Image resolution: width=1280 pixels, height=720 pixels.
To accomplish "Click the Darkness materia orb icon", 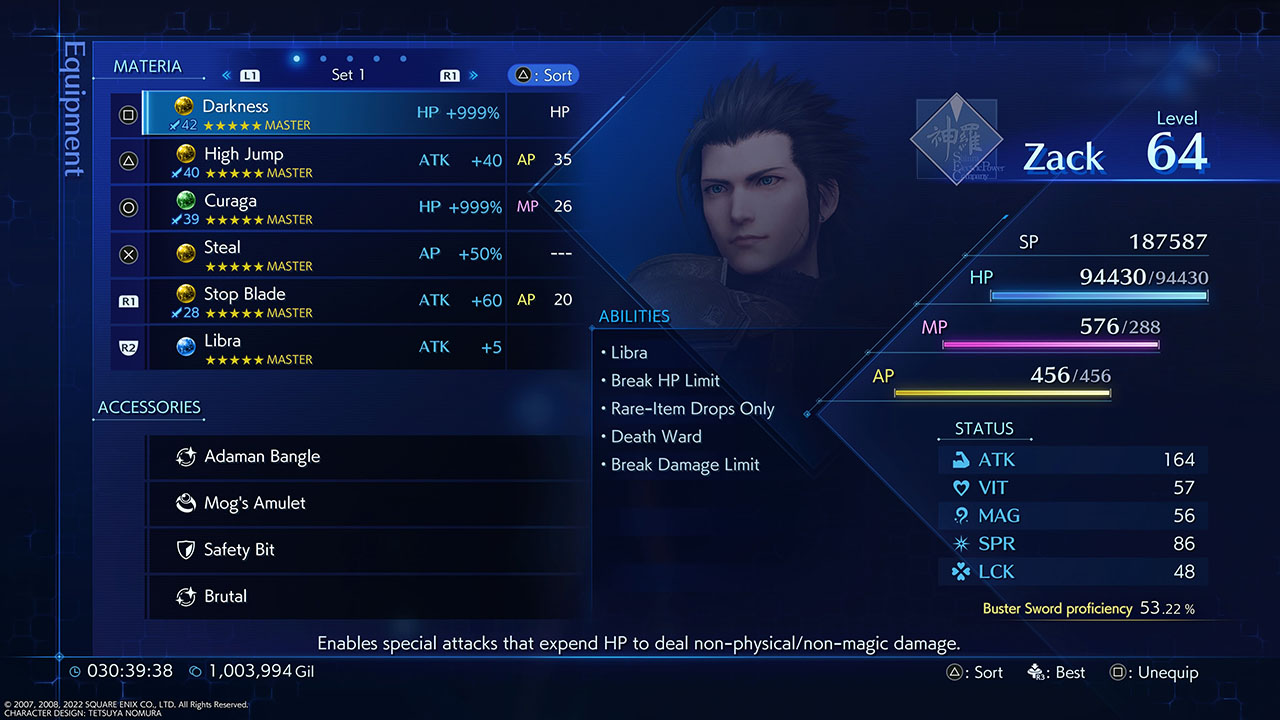I will tap(185, 107).
